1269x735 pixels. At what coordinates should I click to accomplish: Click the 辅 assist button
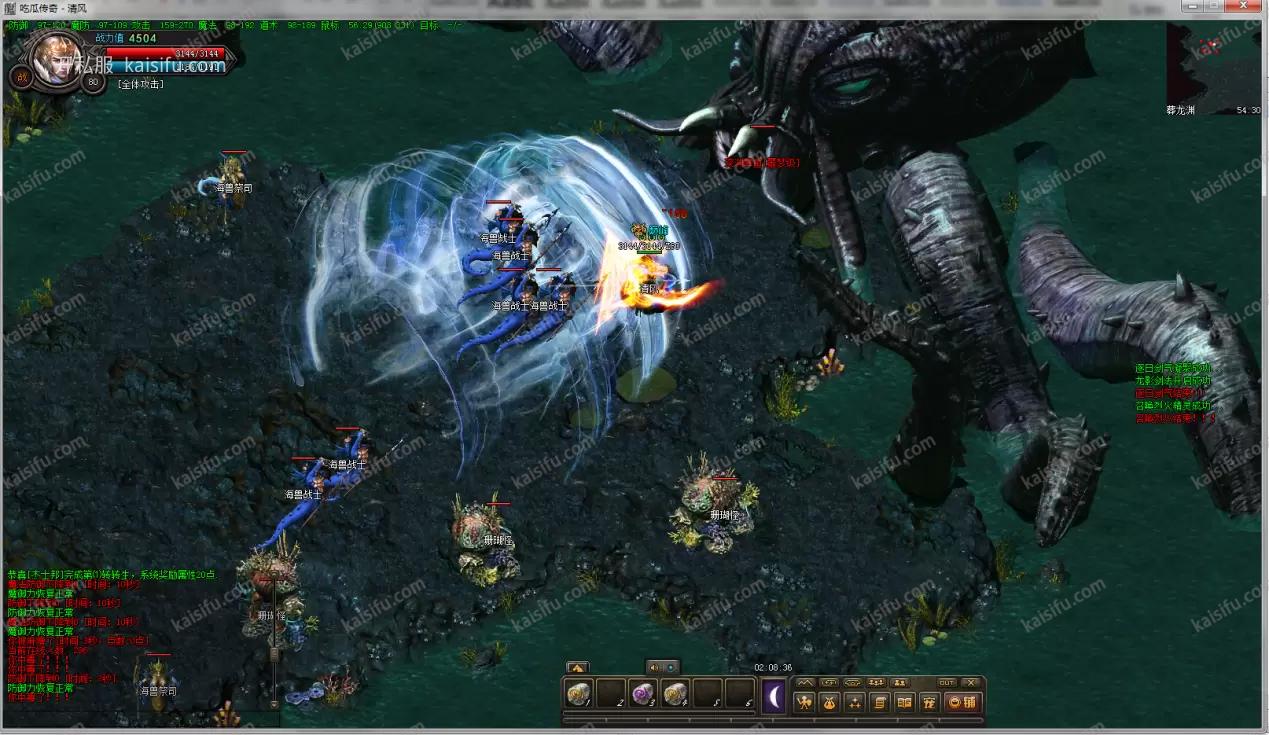962,702
